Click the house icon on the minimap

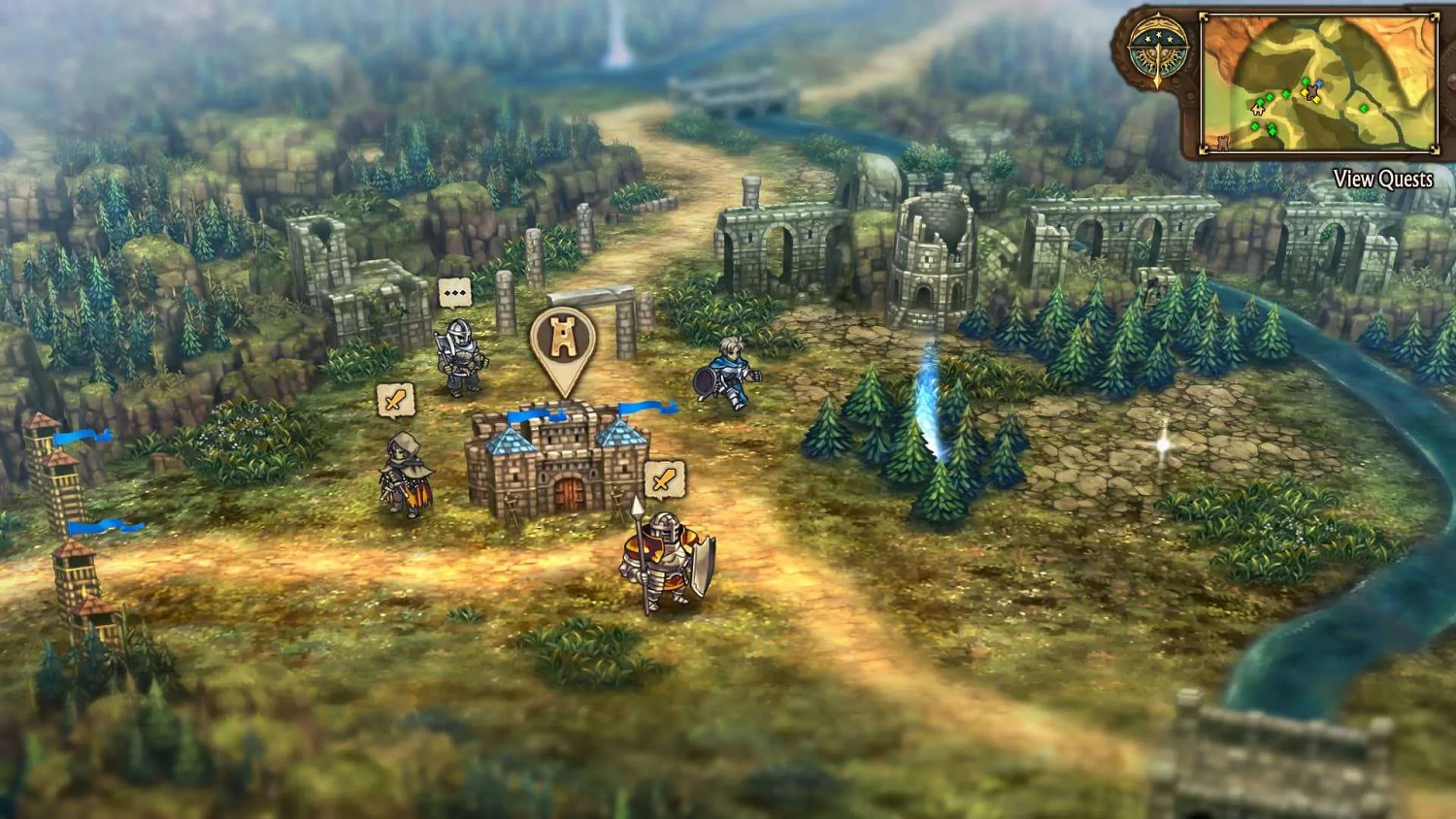pos(1258,111)
